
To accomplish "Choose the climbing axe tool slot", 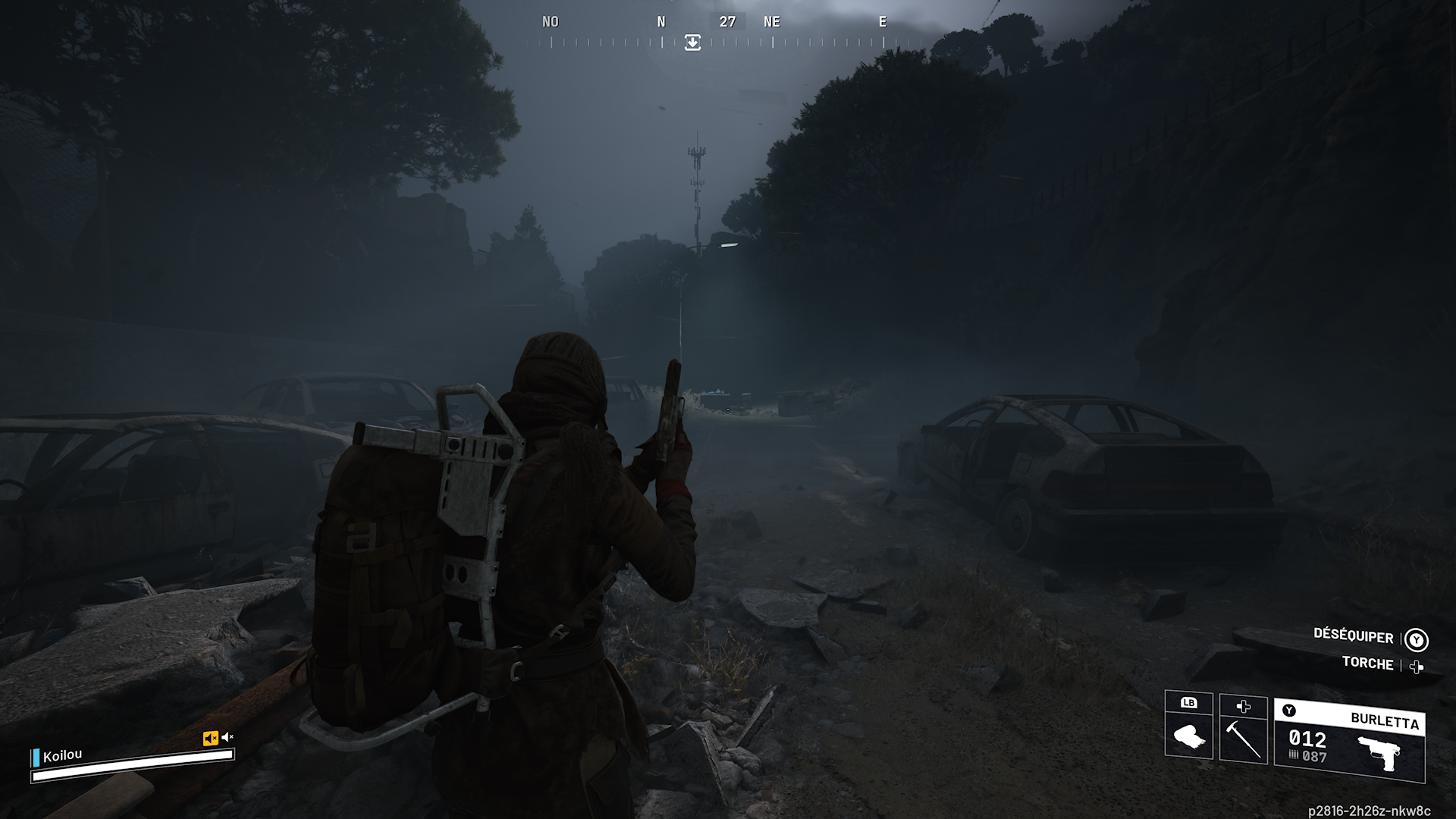I will pyautogui.click(x=1244, y=730).
